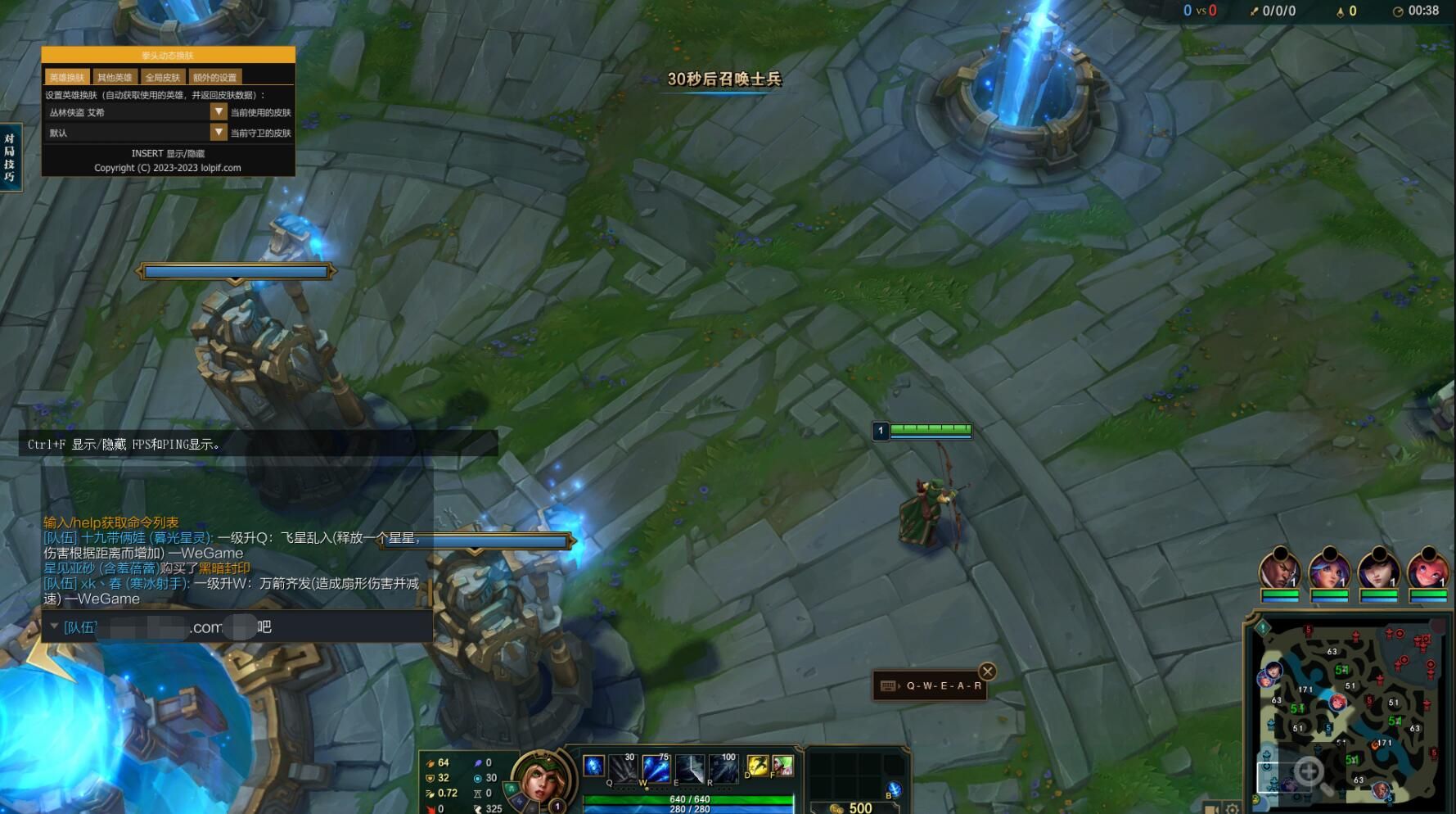Choose the E ability icon
Viewport: 1456px width, 814px height.
689,768
